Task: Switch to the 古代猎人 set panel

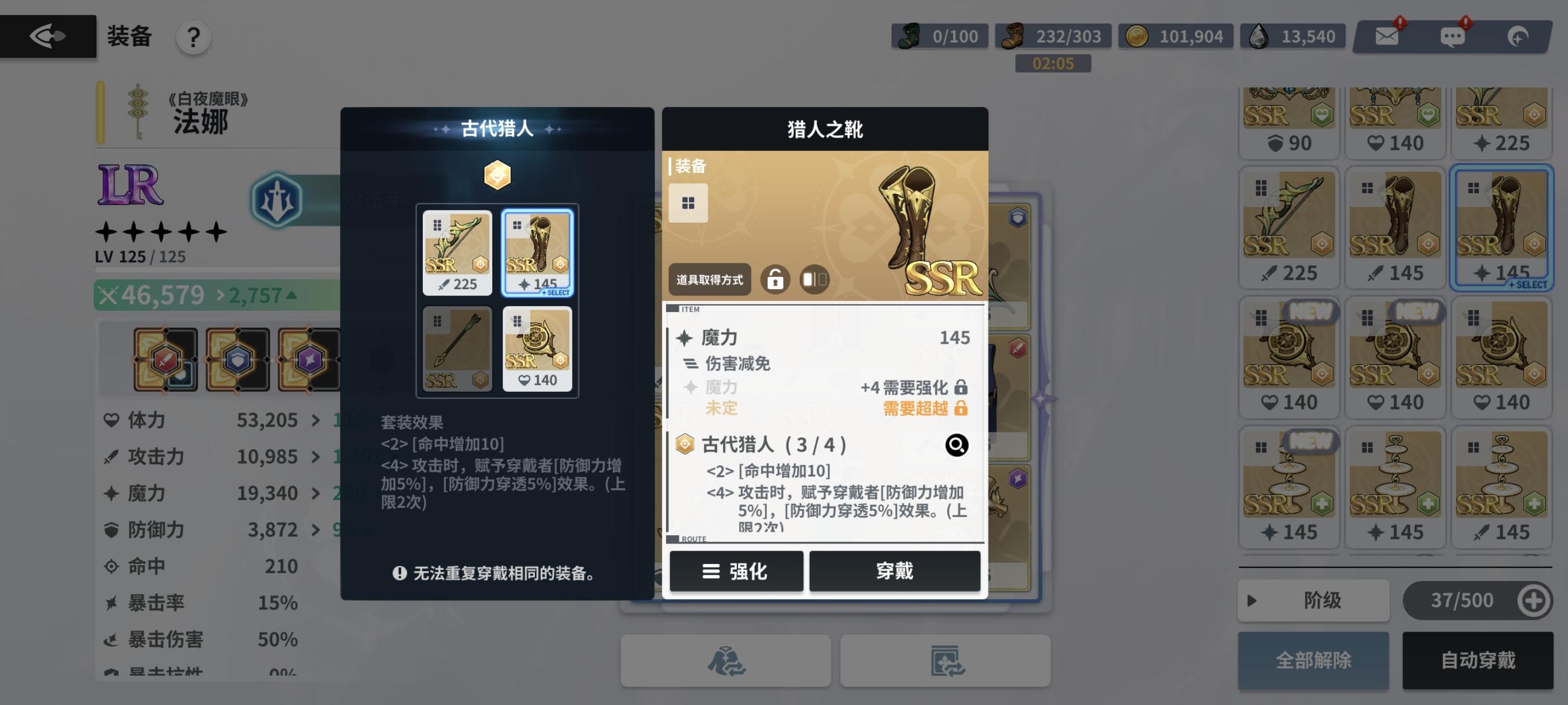Action: pos(497,129)
